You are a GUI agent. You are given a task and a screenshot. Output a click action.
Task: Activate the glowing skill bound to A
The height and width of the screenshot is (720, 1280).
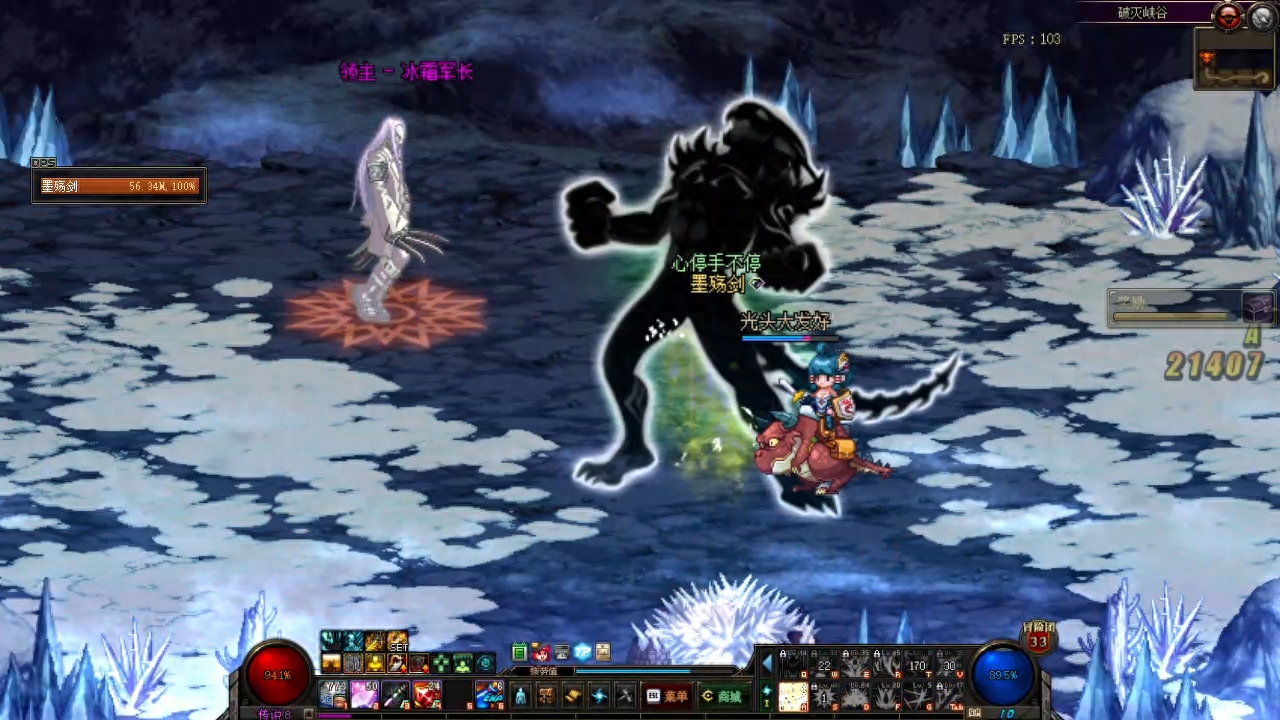click(793, 696)
